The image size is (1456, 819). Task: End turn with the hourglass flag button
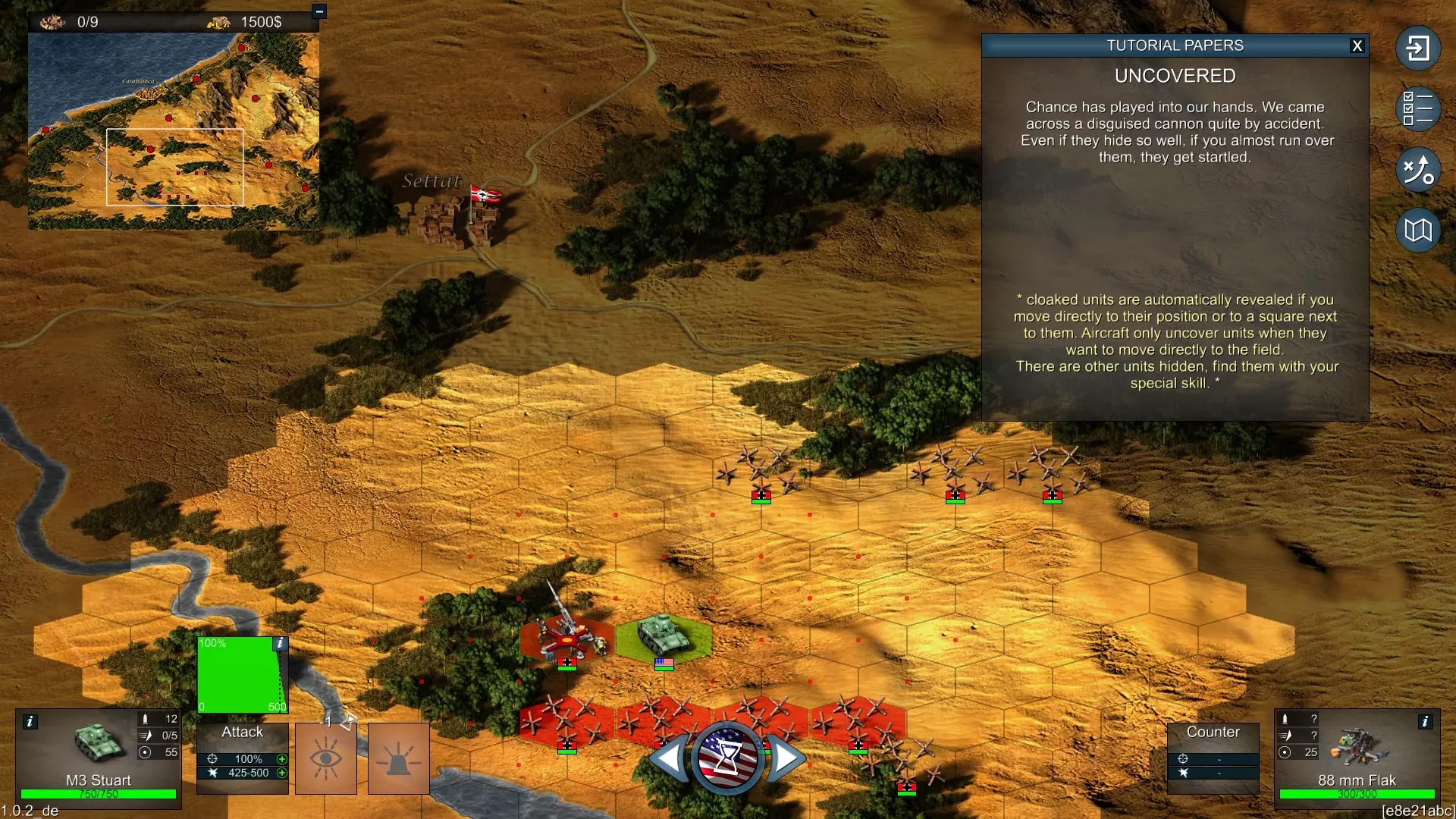[727, 758]
